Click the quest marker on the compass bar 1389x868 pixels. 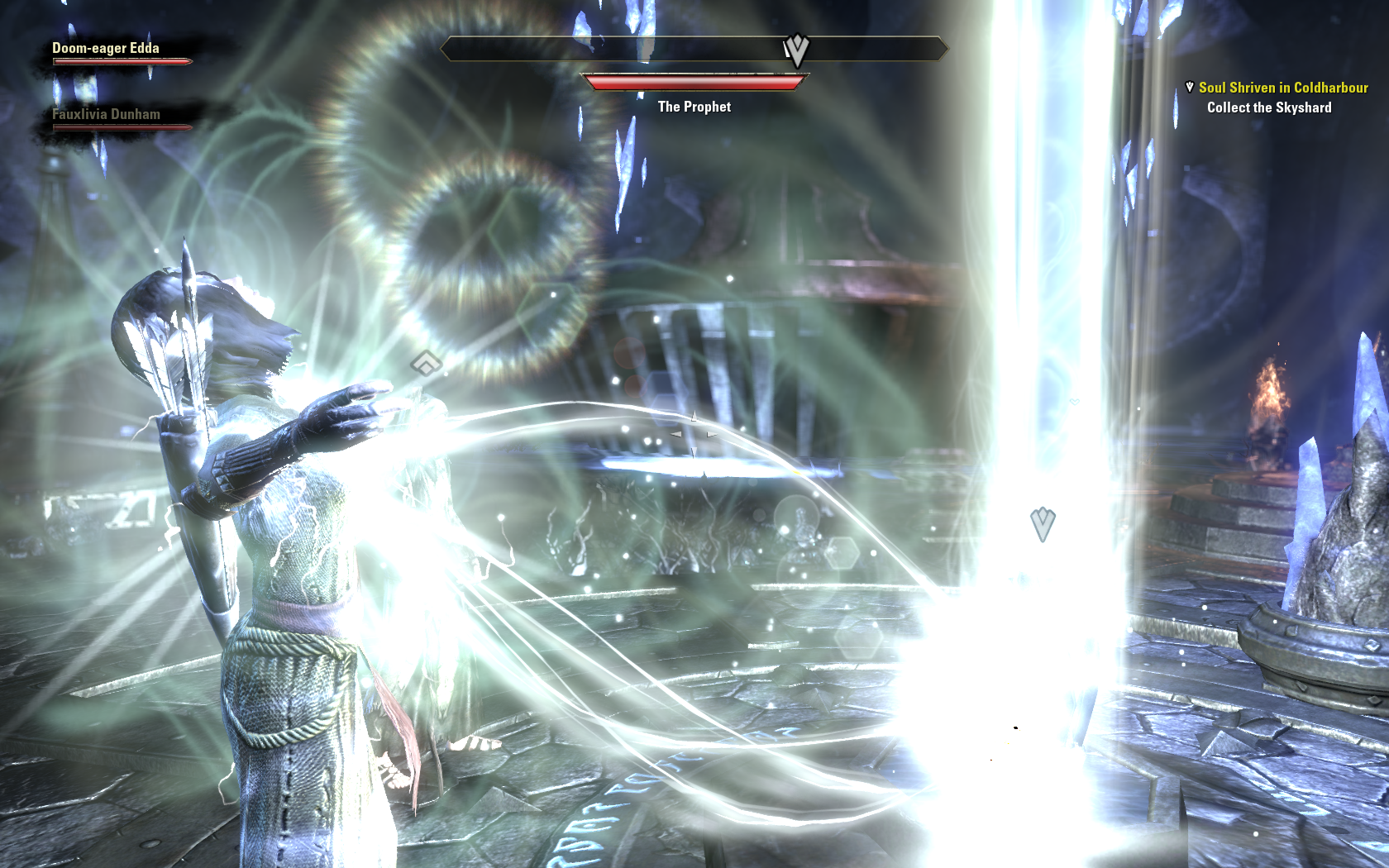796,50
